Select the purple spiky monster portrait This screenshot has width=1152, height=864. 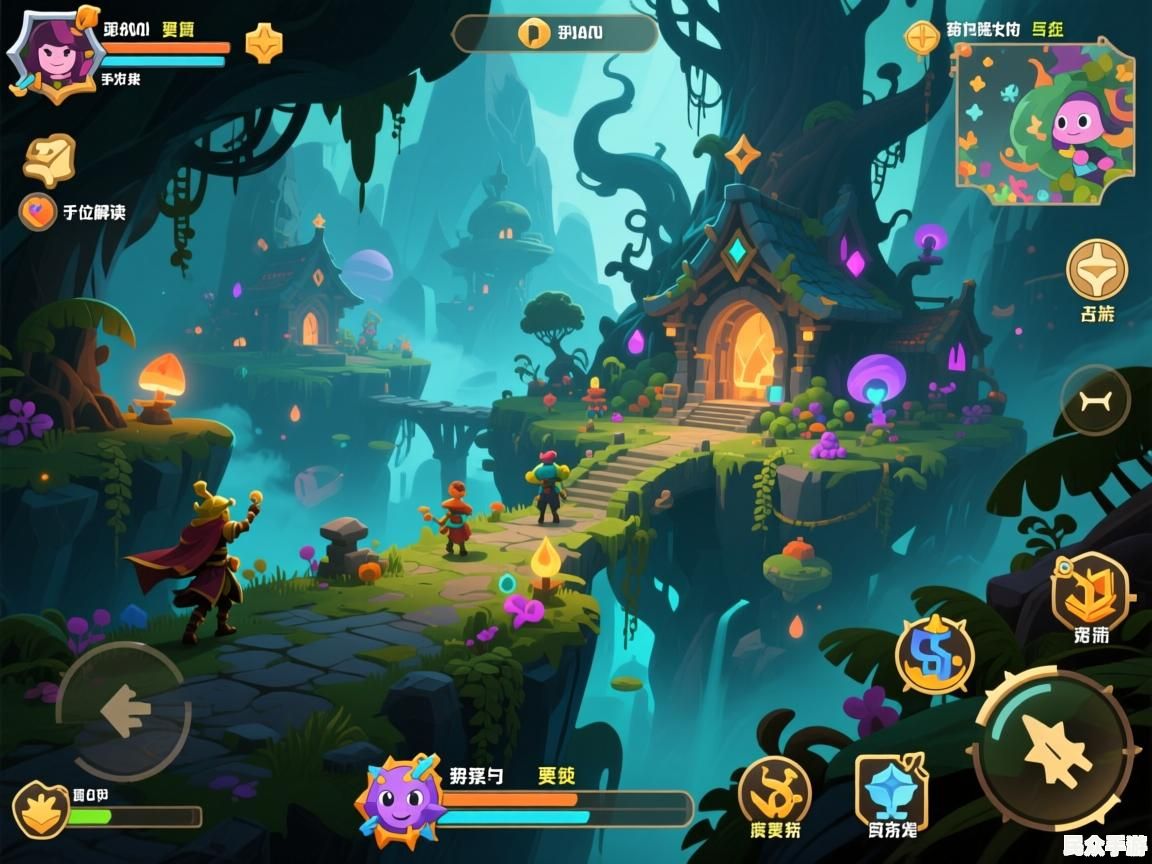[400, 800]
